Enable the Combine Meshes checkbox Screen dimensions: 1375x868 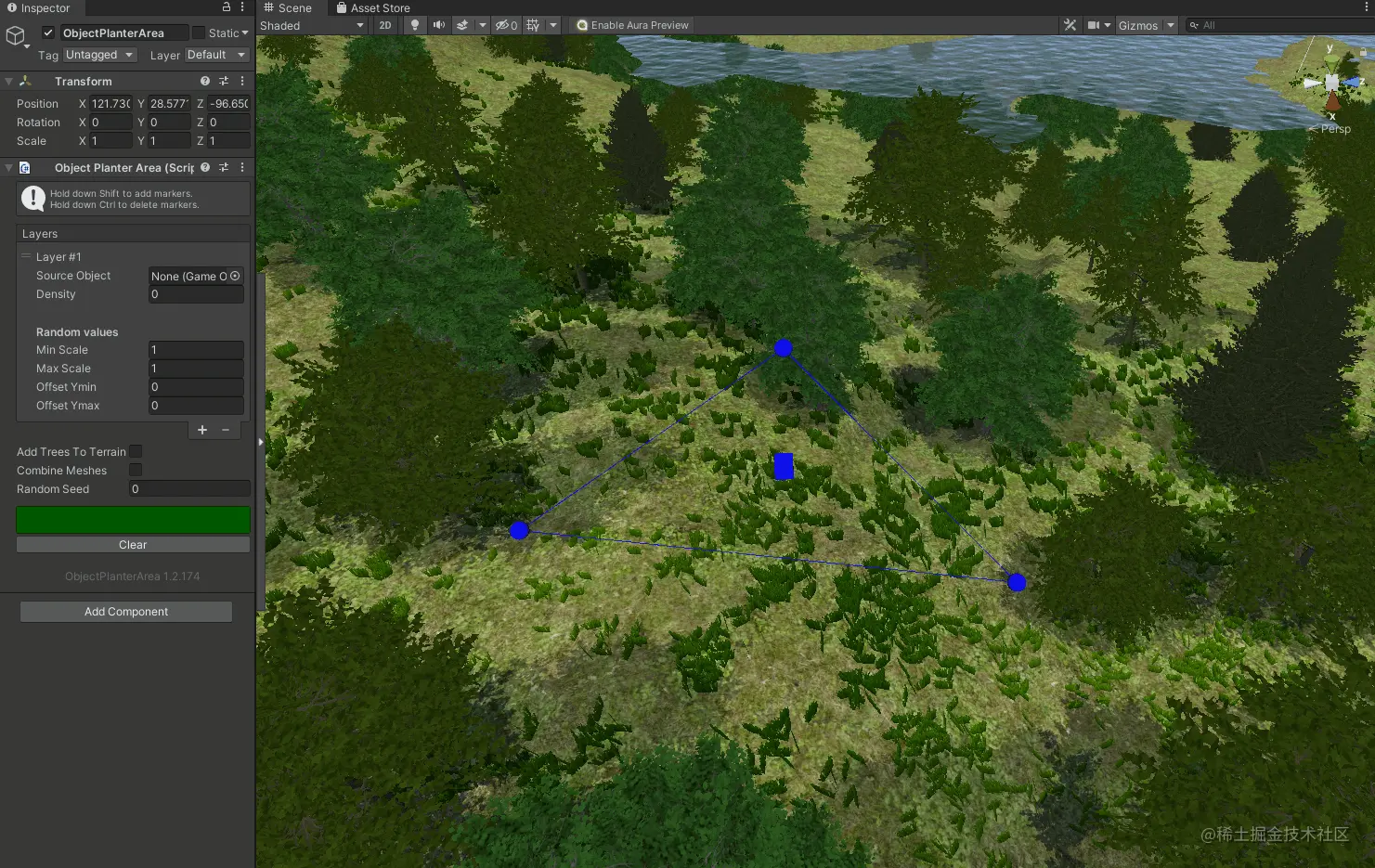coord(136,471)
